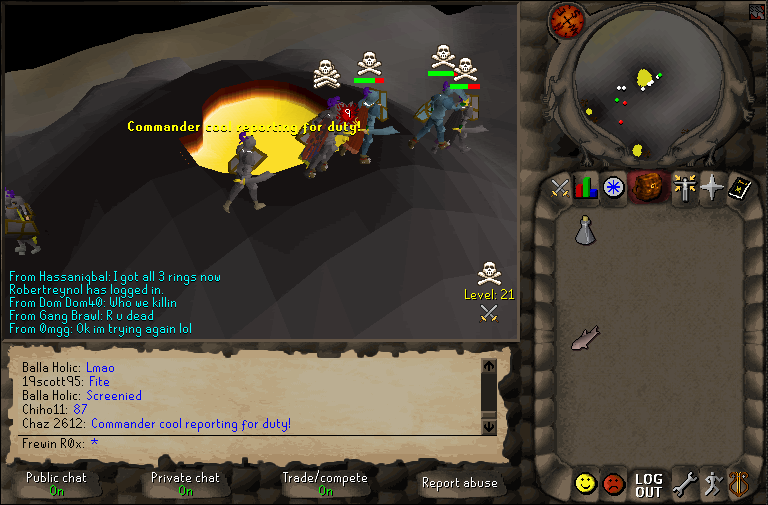Open the music player harp tab
768x505 pixels.
tap(738, 485)
